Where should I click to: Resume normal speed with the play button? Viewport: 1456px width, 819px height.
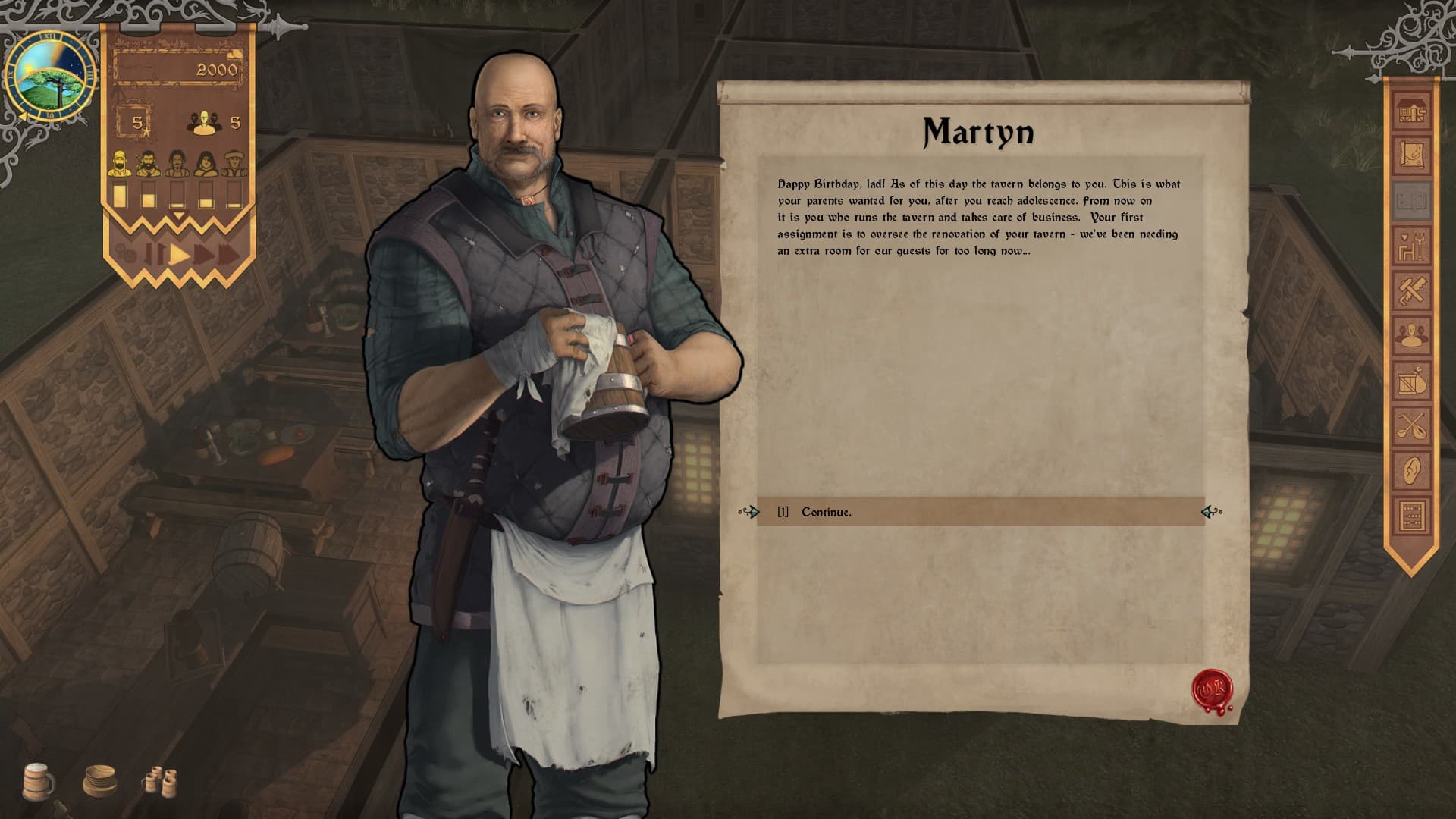point(177,255)
